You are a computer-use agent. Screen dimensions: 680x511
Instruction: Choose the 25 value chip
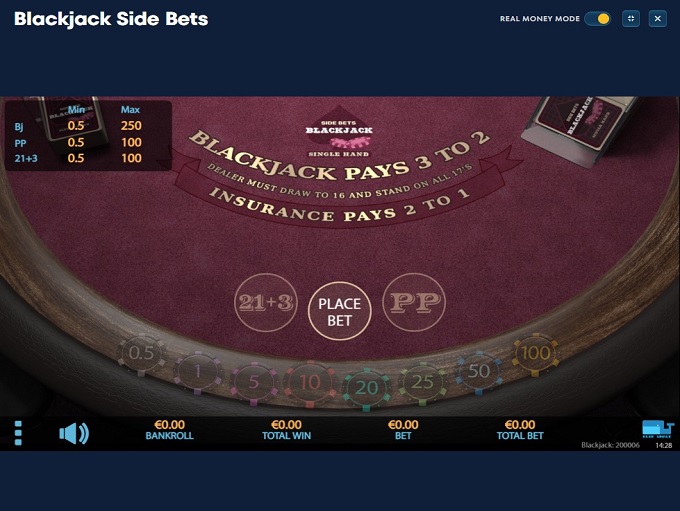point(424,381)
